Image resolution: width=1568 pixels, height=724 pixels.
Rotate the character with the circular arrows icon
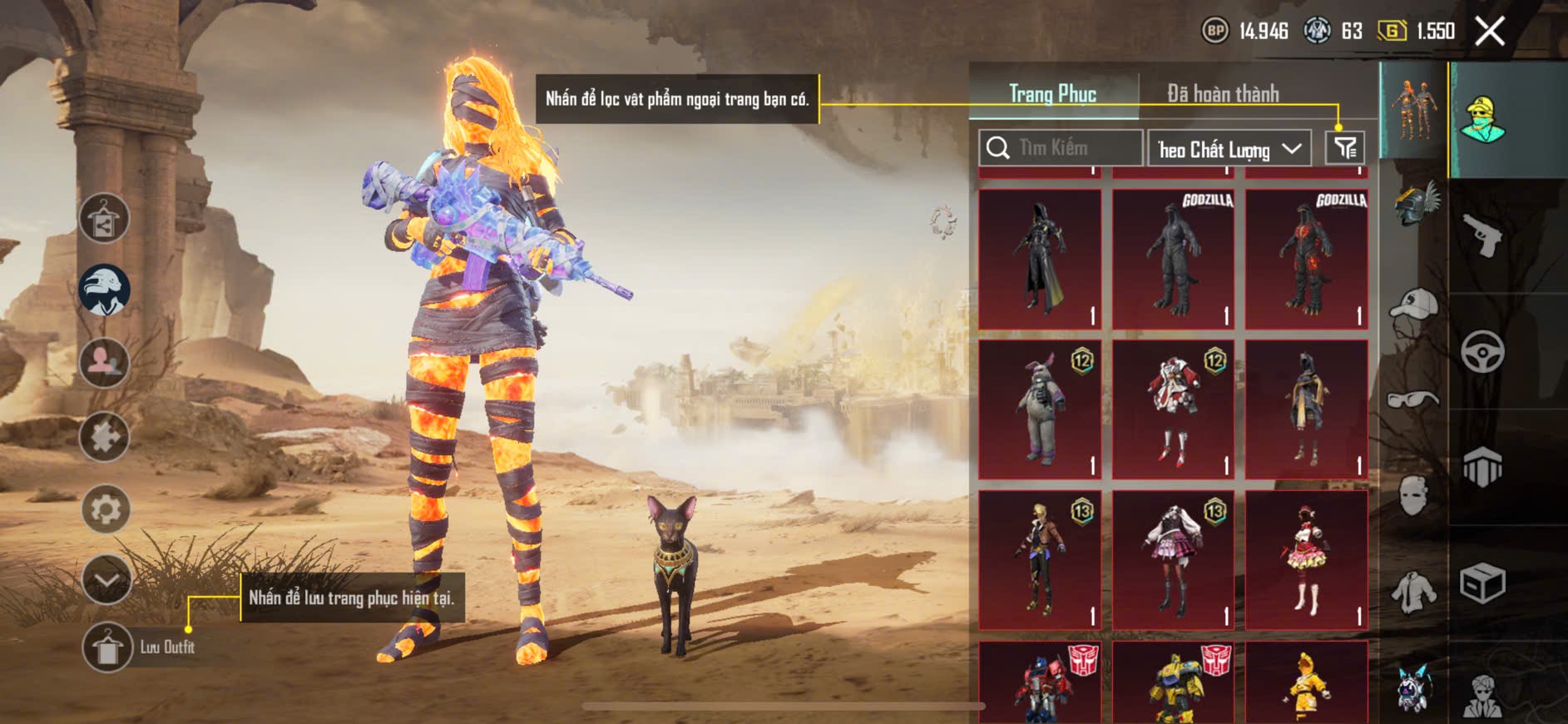pos(943,222)
